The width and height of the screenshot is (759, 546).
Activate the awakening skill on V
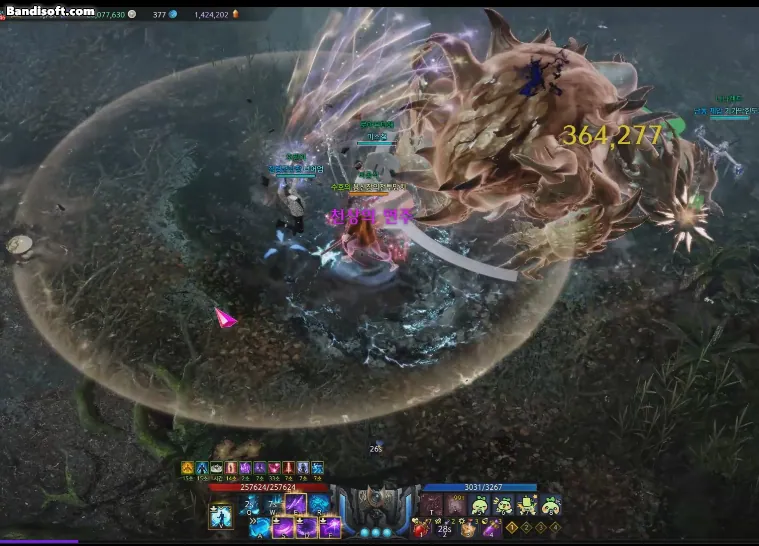pyautogui.click(x=221, y=517)
